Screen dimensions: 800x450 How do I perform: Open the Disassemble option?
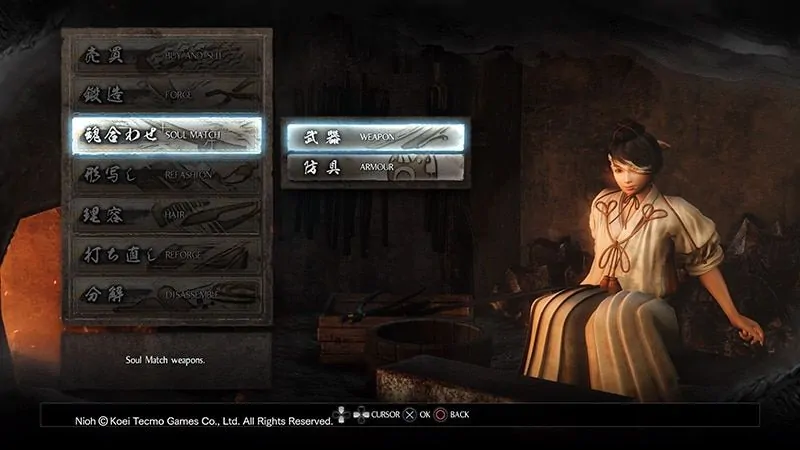166,295
